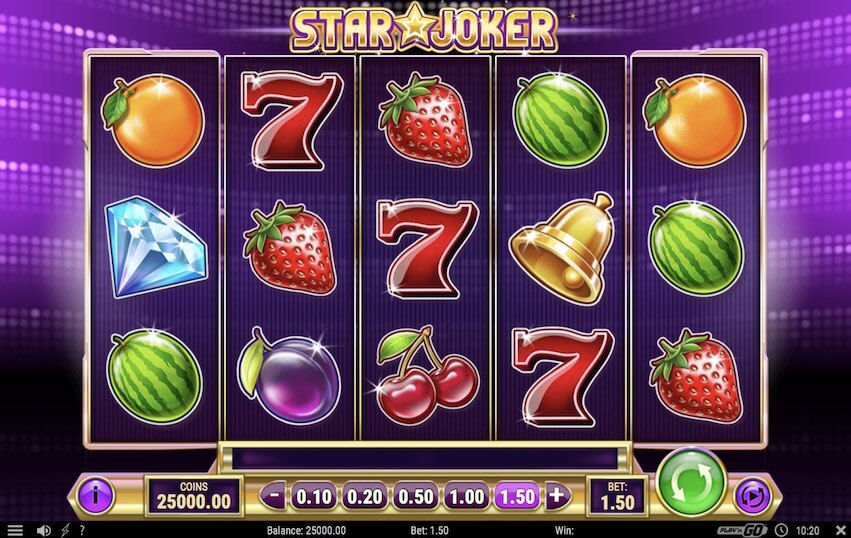Select the 0.10 bet value
The height and width of the screenshot is (538, 851).
tap(315, 494)
